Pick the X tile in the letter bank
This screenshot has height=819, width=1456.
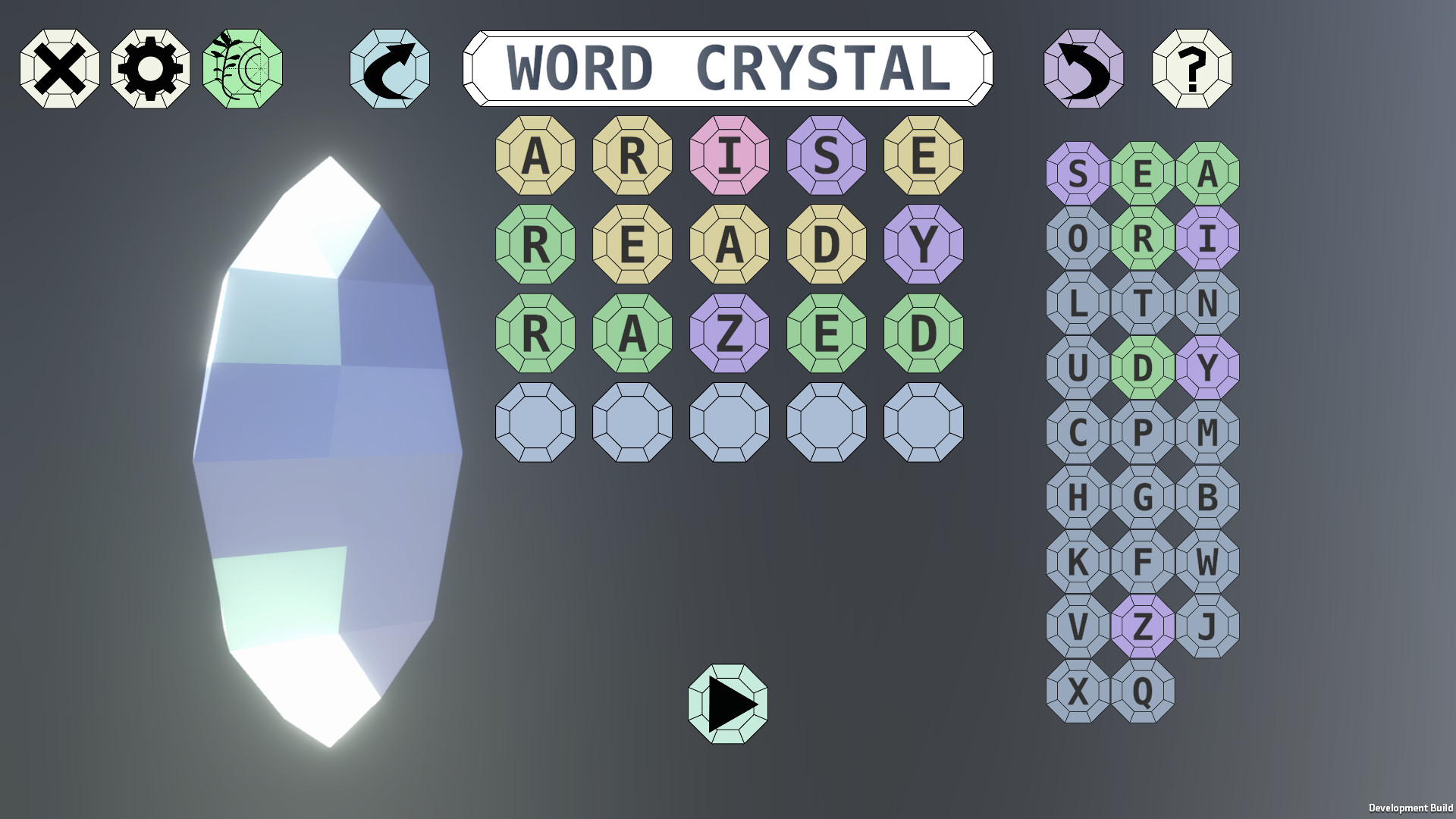tap(1078, 690)
